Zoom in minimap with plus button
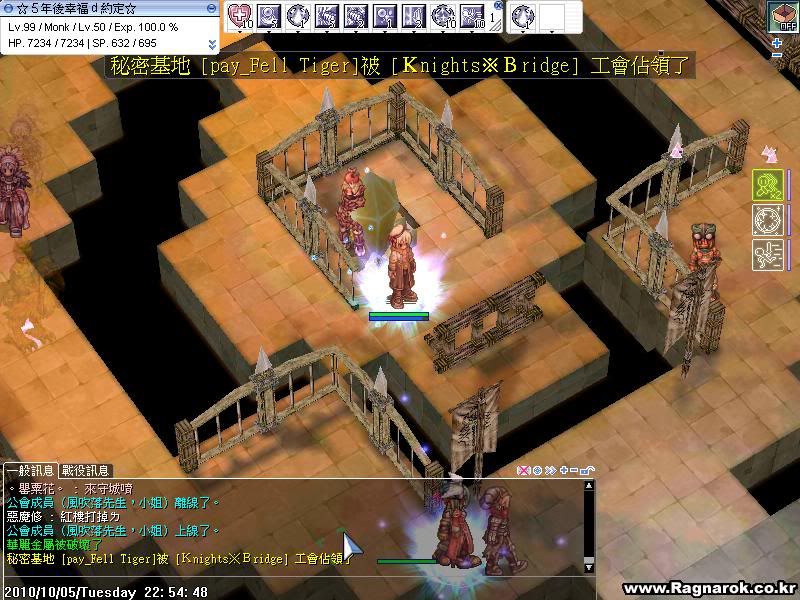The image size is (800, 600). pyautogui.click(x=777, y=44)
